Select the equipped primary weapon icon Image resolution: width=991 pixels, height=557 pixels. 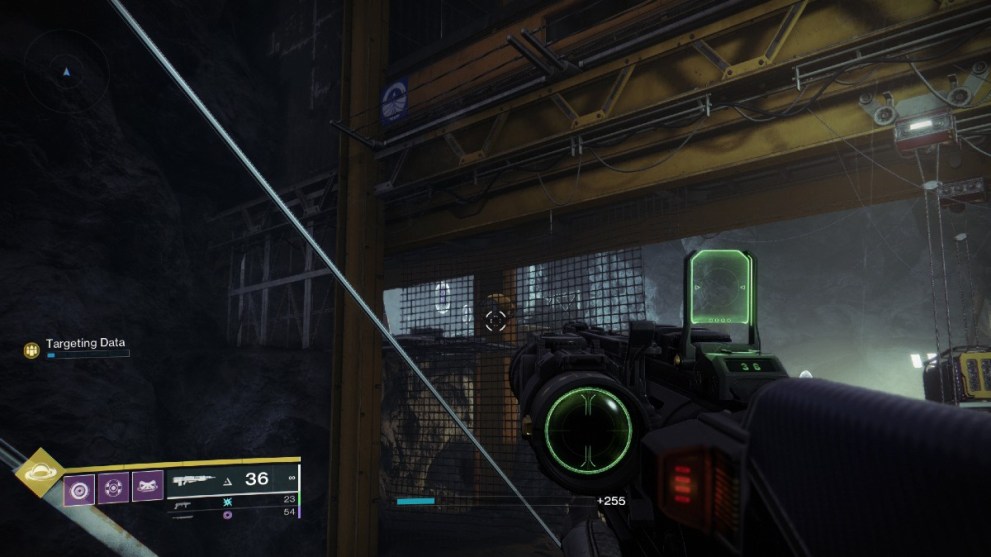[194, 480]
